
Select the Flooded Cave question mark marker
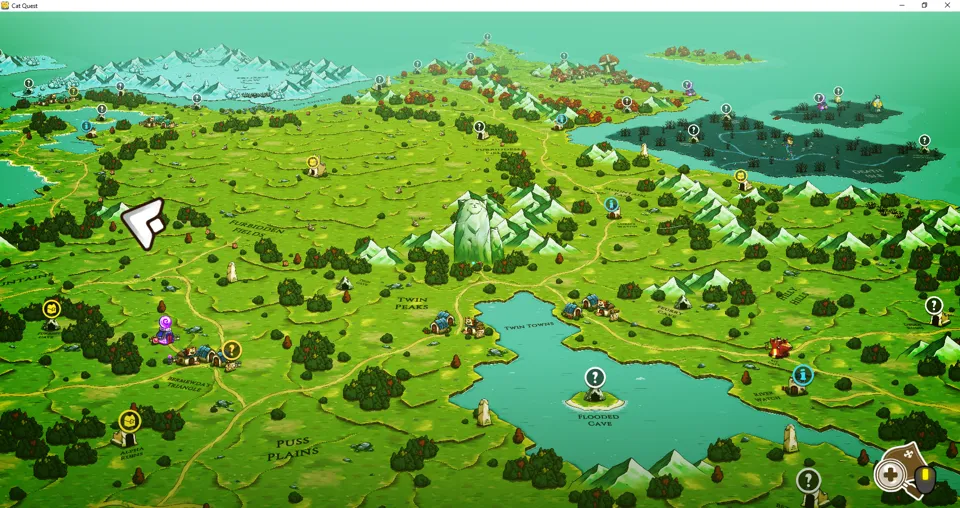click(595, 378)
